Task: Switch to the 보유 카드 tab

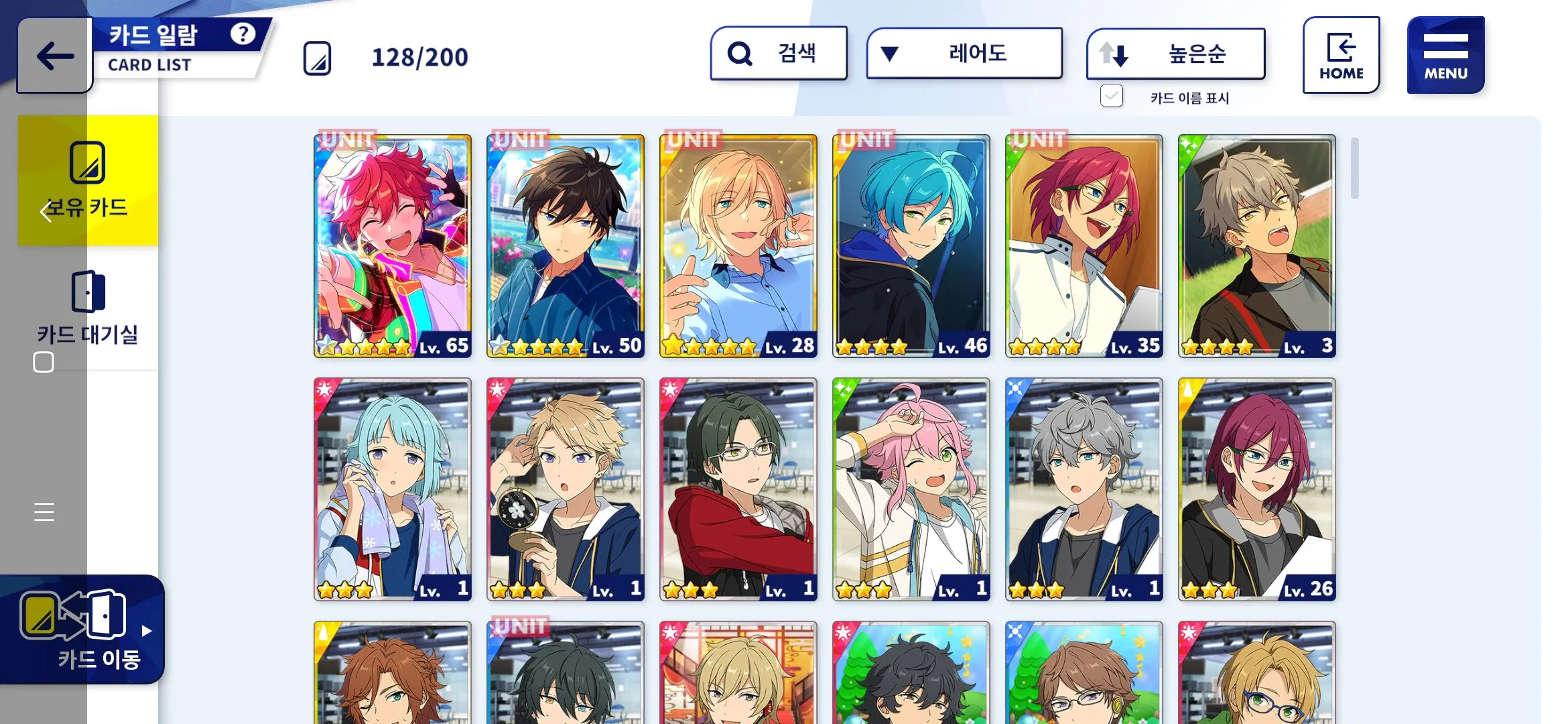Action: pos(88,180)
